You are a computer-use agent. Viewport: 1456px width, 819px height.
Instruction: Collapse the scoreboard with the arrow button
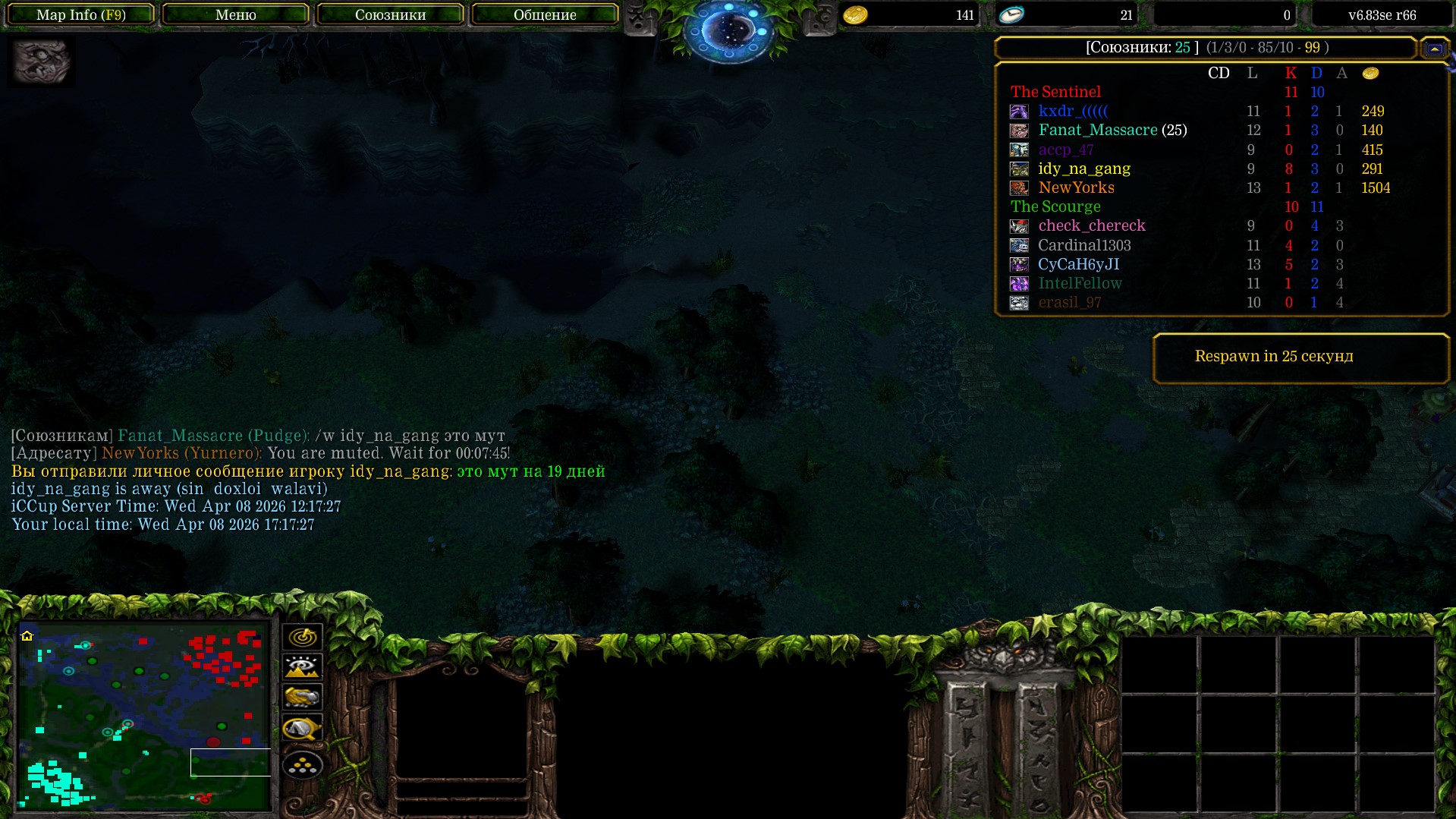click(1434, 49)
